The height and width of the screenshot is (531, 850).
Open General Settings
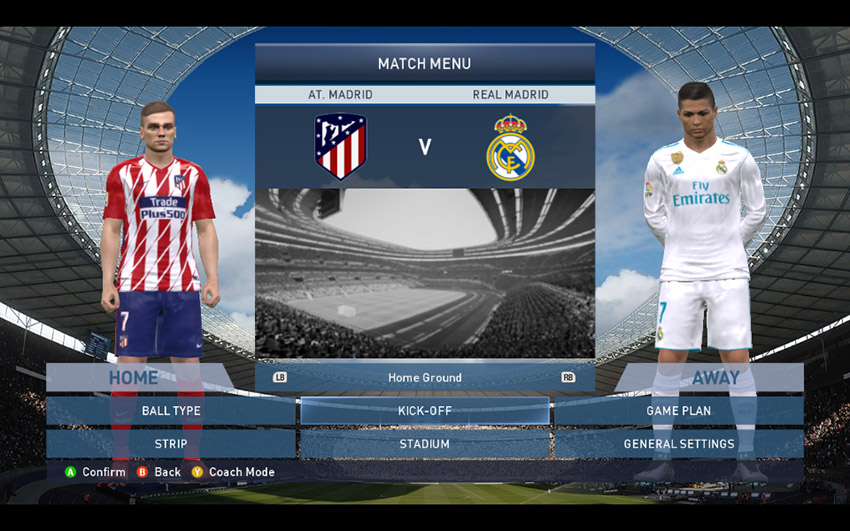click(678, 444)
